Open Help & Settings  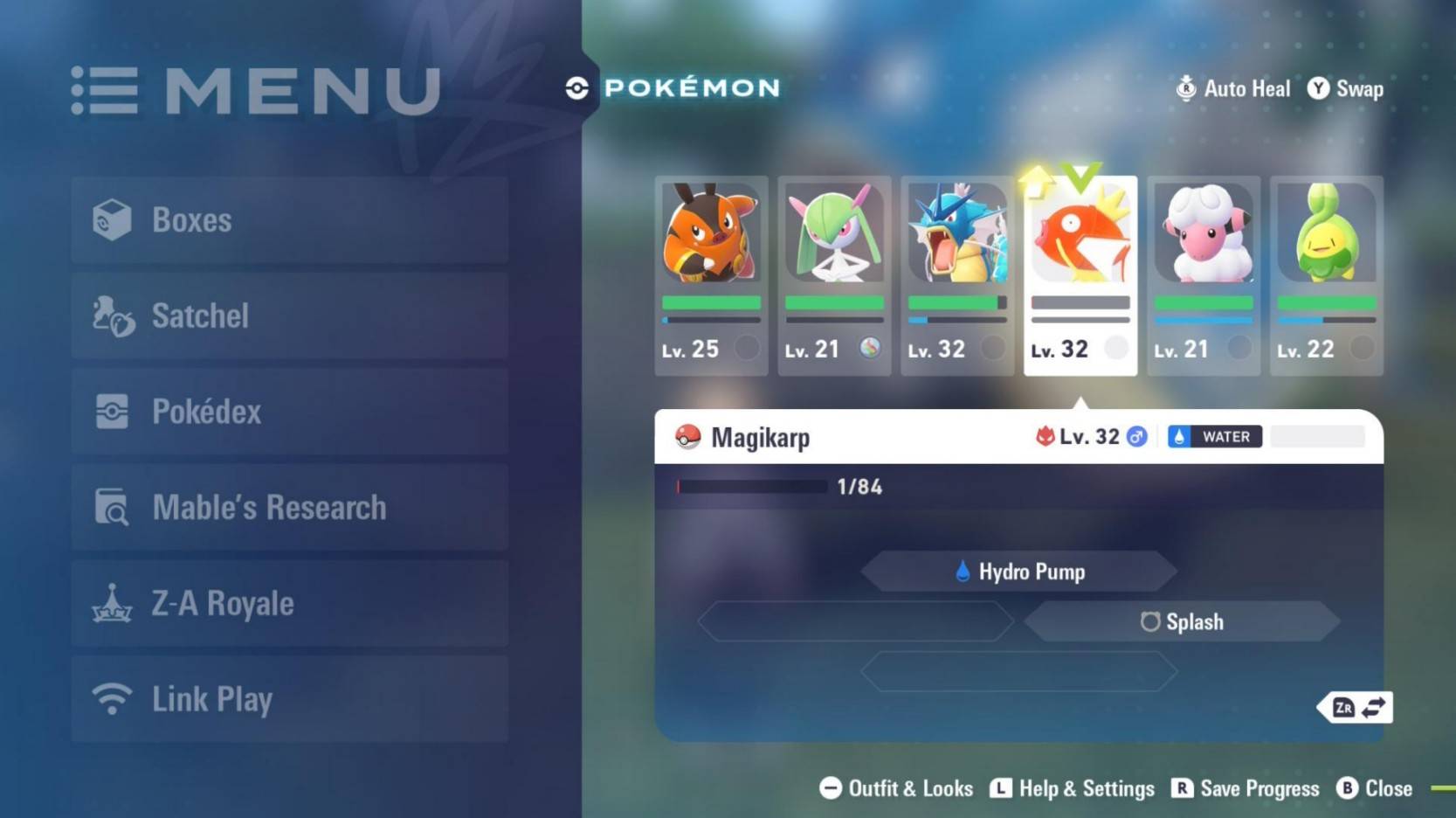(x=1073, y=788)
